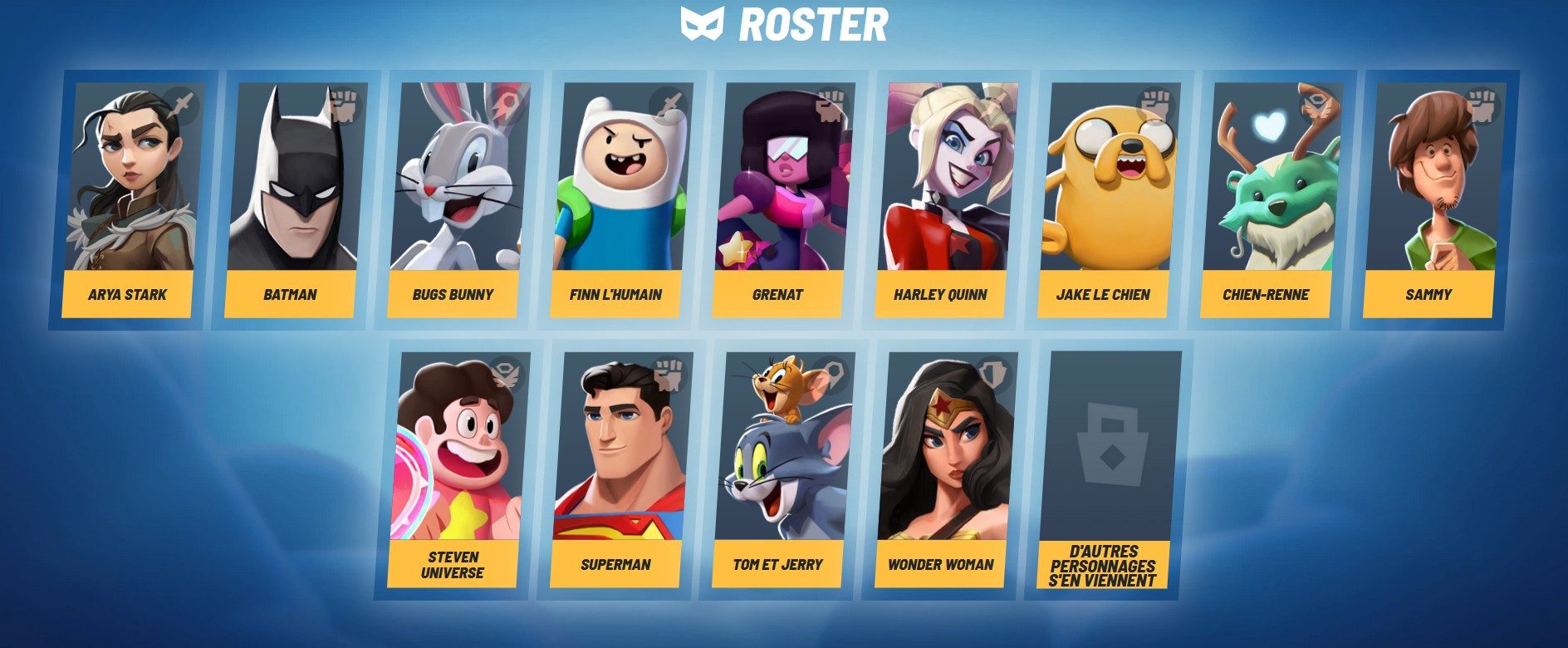Open the Steven Universe card
1568x648 pixels.
455,469
